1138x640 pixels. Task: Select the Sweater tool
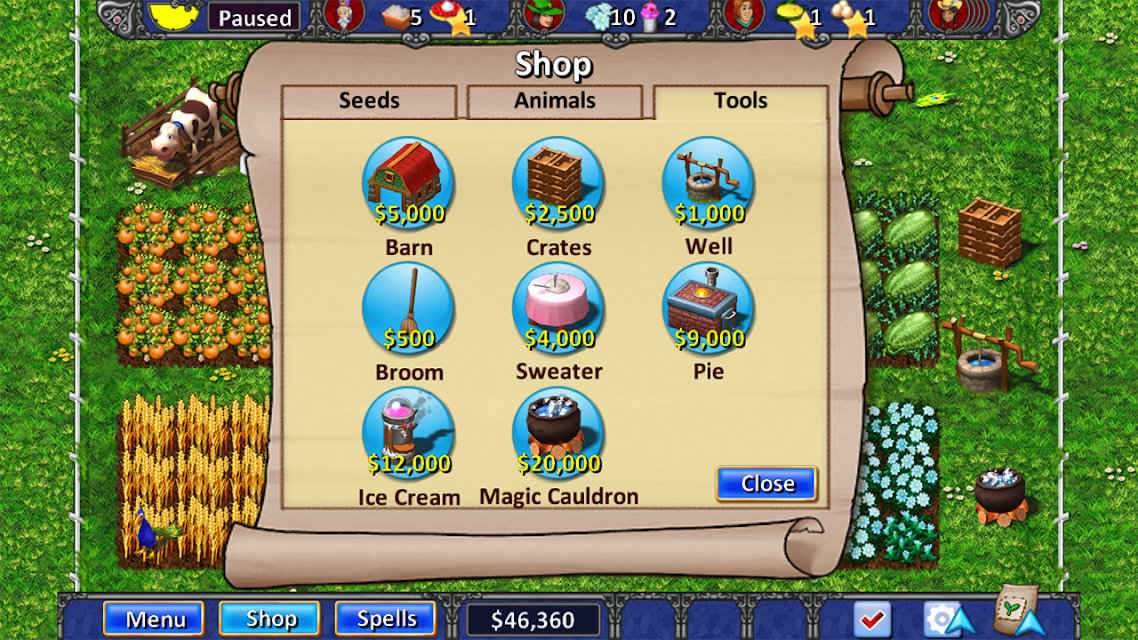[x=558, y=308]
